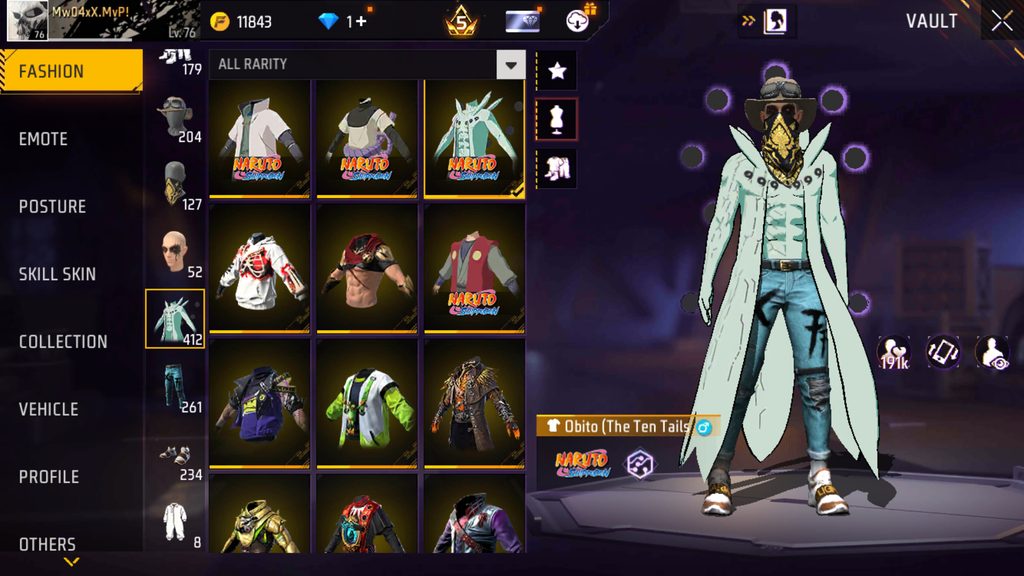Select the pants subcategory with 261 items
The height and width of the screenshot is (576, 1024).
pyautogui.click(x=175, y=387)
